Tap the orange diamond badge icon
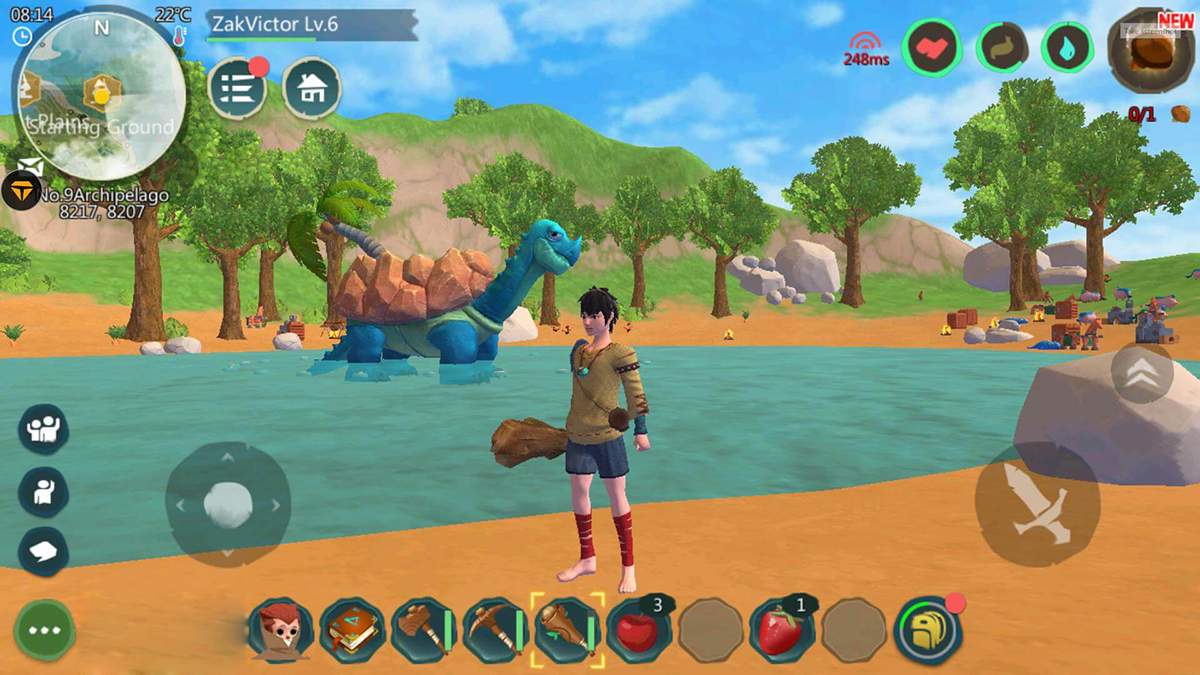 (20, 190)
